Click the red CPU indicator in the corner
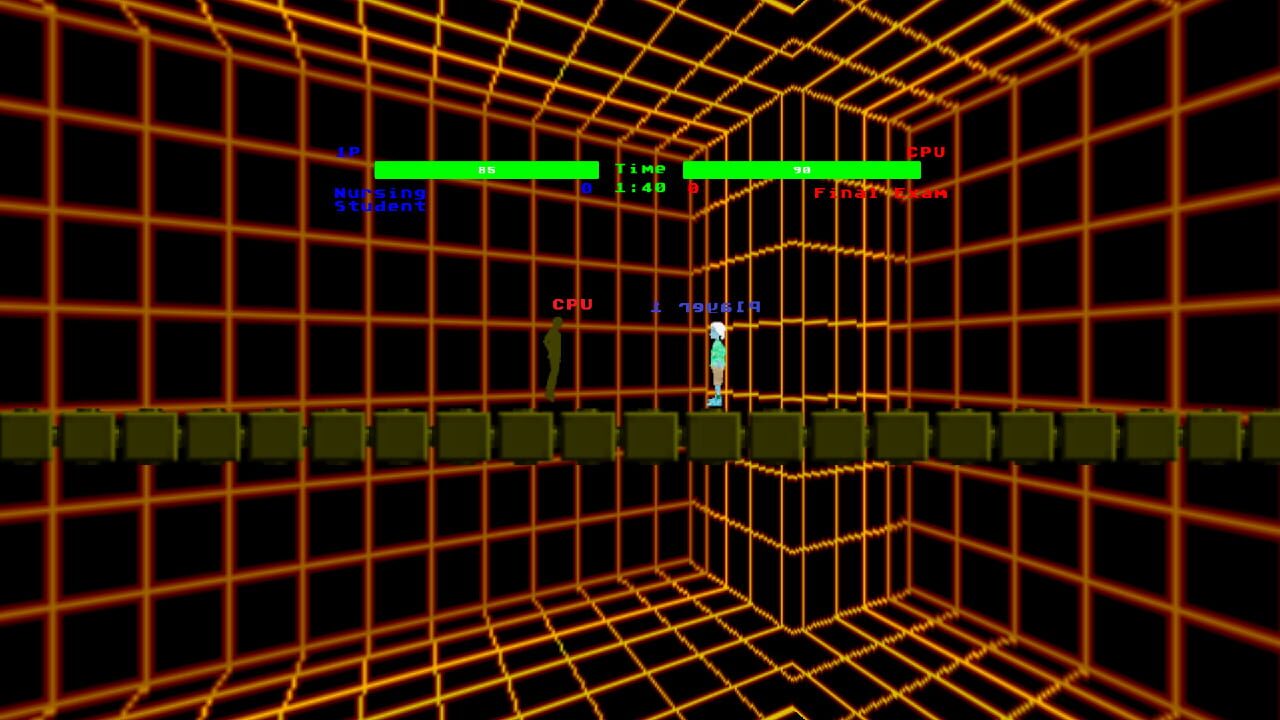The height and width of the screenshot is (720, 1280). pyautogui.click(x=928, y=153)
